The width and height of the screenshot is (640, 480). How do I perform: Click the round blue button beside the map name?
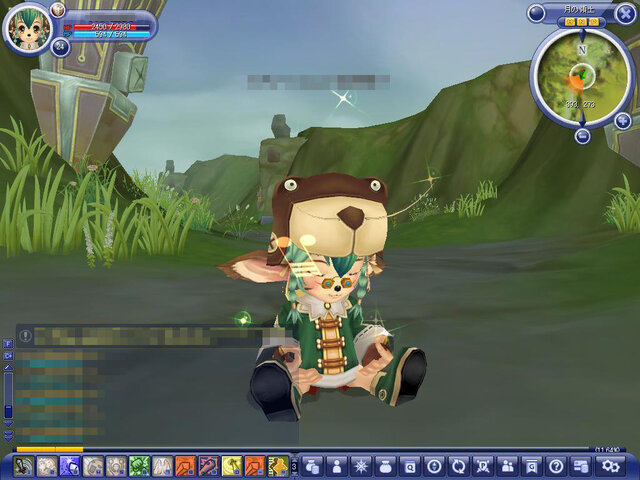point(537,13)
